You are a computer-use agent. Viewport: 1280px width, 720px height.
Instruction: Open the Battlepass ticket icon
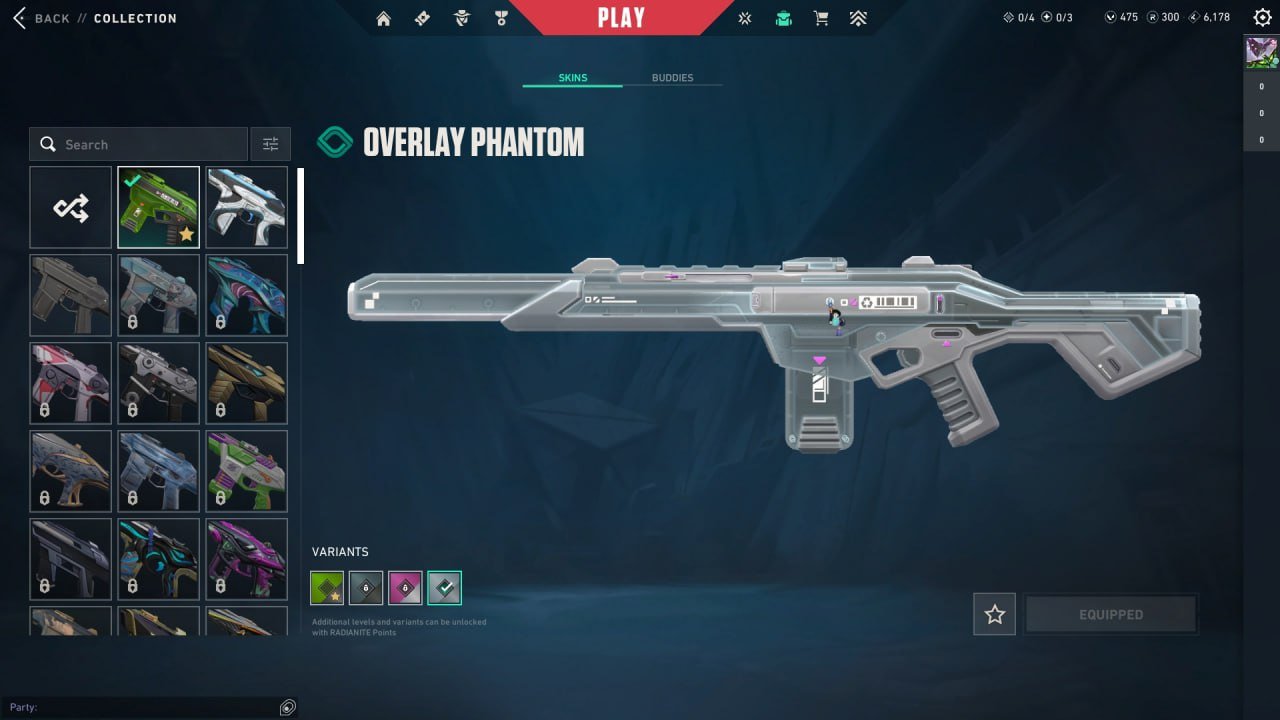422,17
